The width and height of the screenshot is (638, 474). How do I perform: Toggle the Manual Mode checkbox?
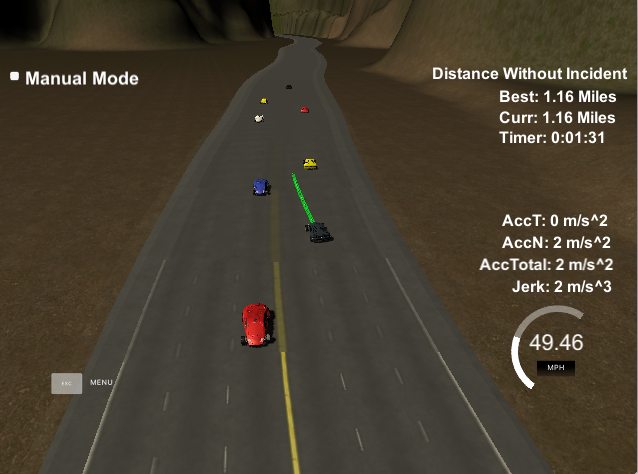[x=15, y=76]
